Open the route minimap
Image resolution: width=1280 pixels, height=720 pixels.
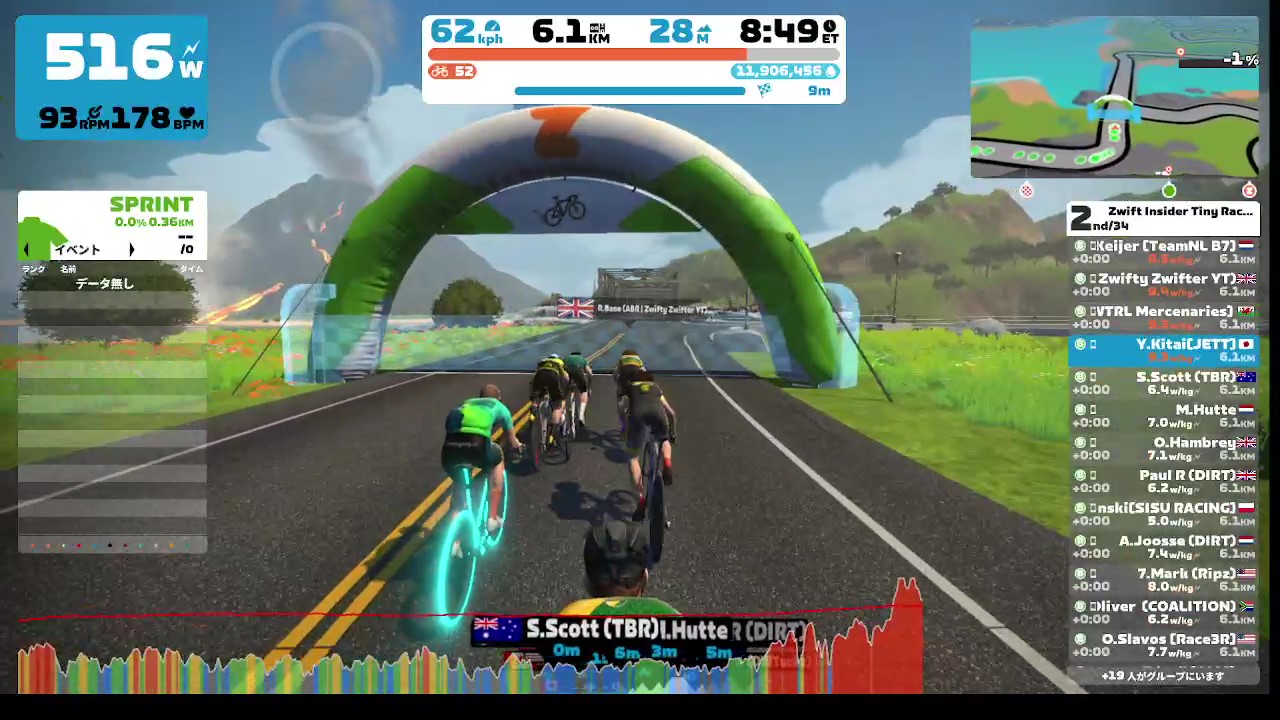coord(1114,98)
